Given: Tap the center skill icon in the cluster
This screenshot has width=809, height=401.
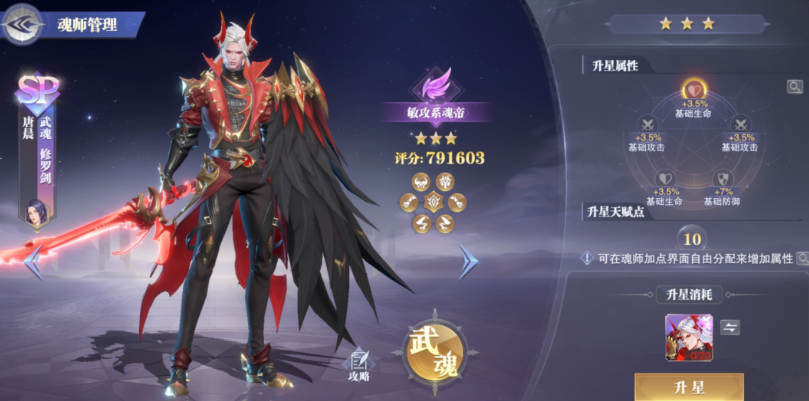Looking at the screenshot, I should [433, 201].
